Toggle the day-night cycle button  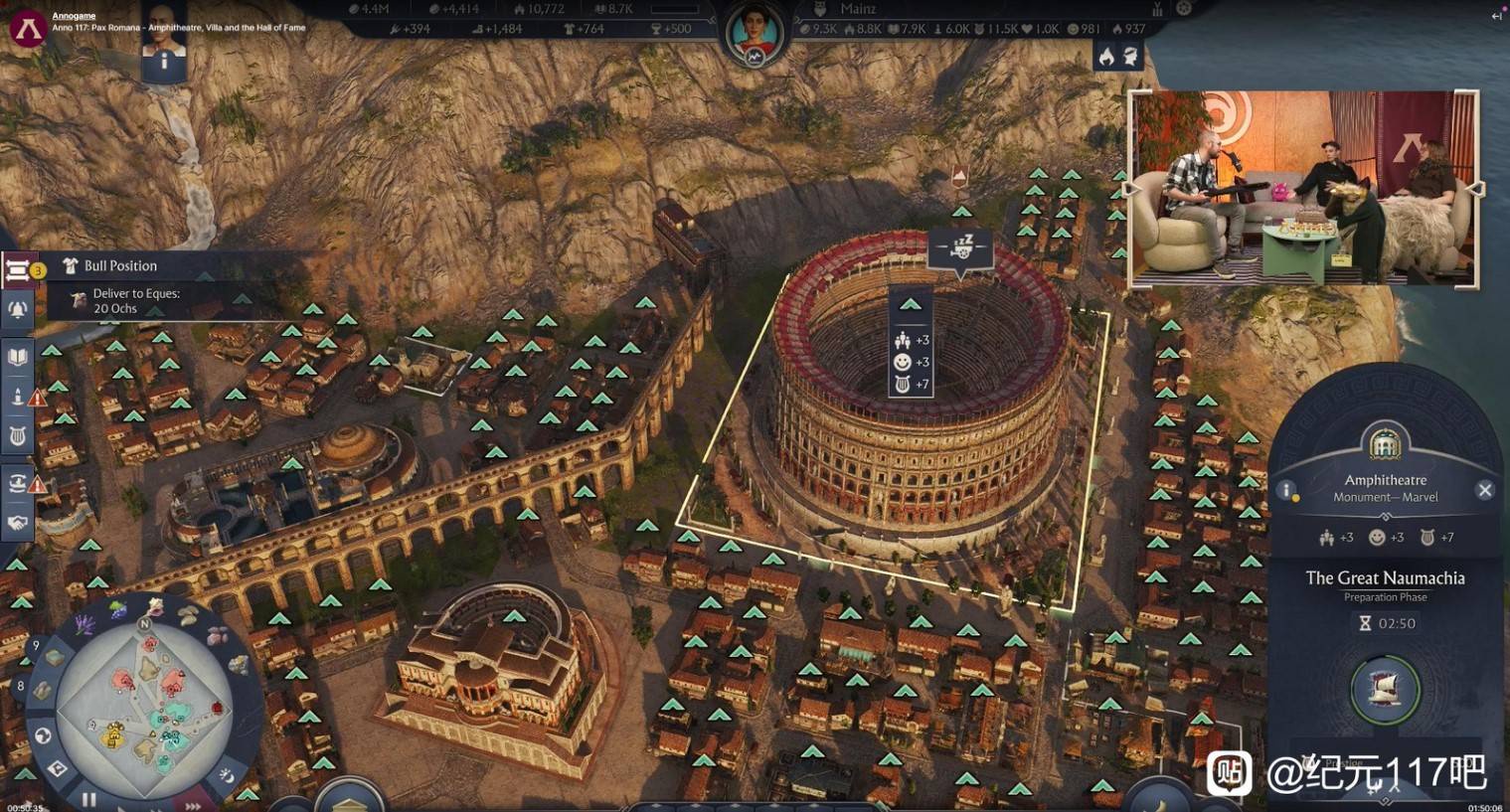point(228,775)
